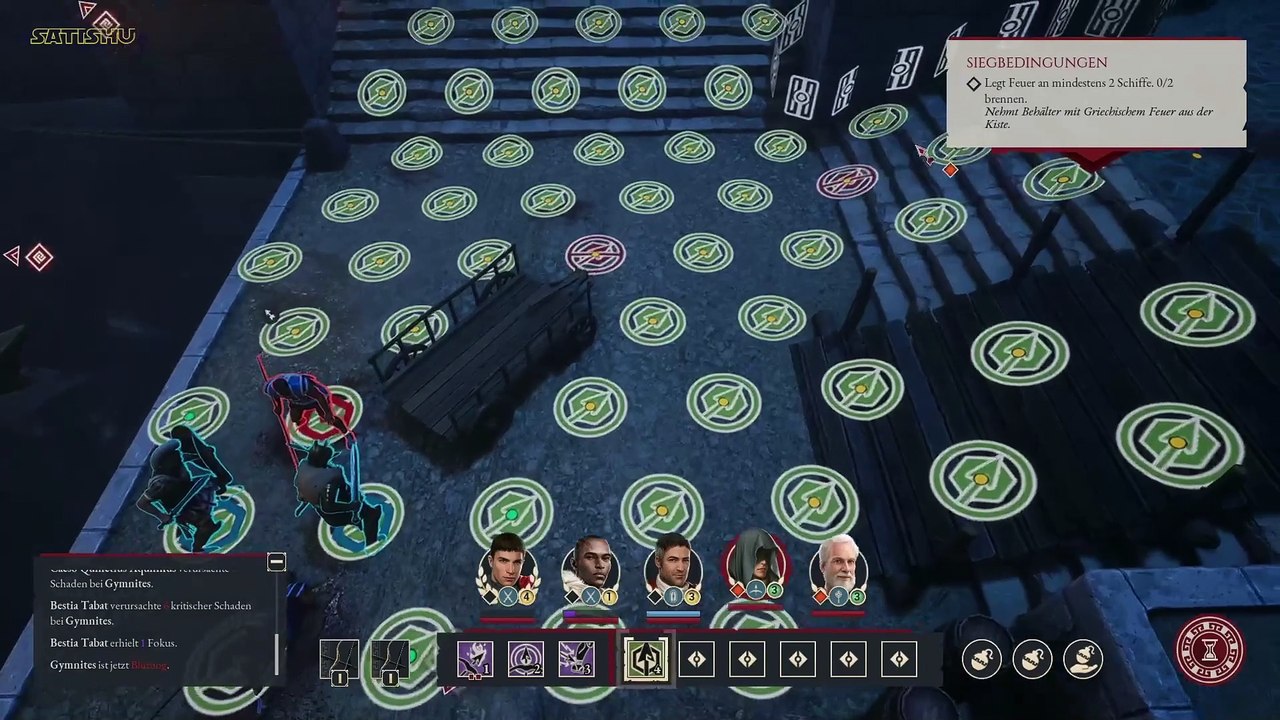This screenshot has height=720, width=1280.
Task: Activate the purple ability numbered 1
Action: pos(474,659)
